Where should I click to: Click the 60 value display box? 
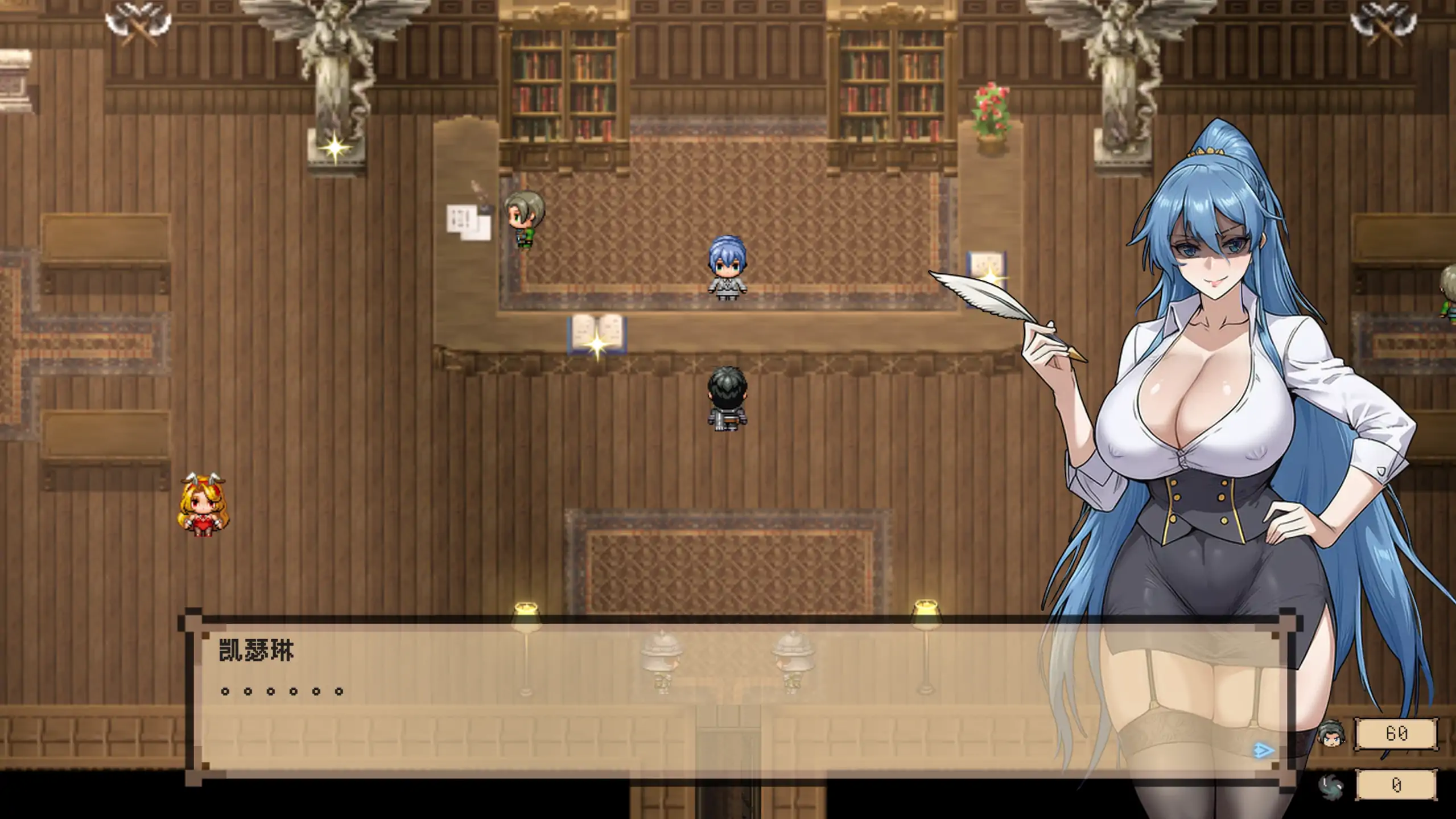[1394, 734]
